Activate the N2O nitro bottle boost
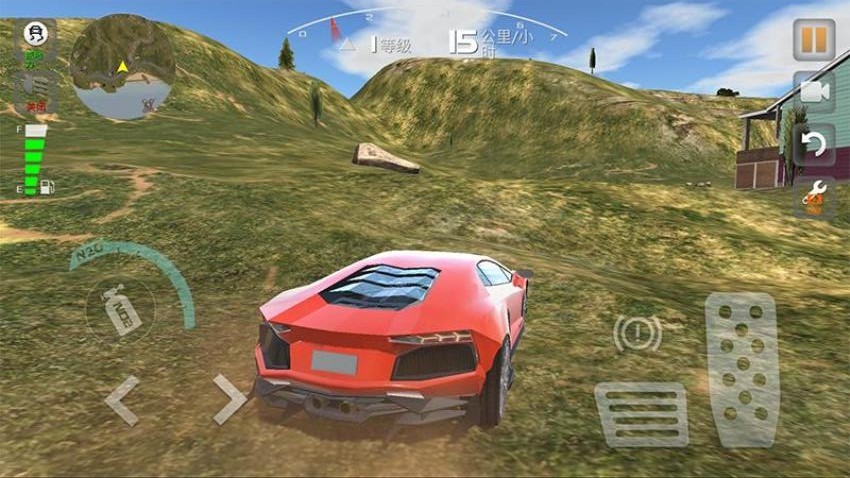Image resolution: width=850 pixels, height=478 pixels. (x=120, y=307)
